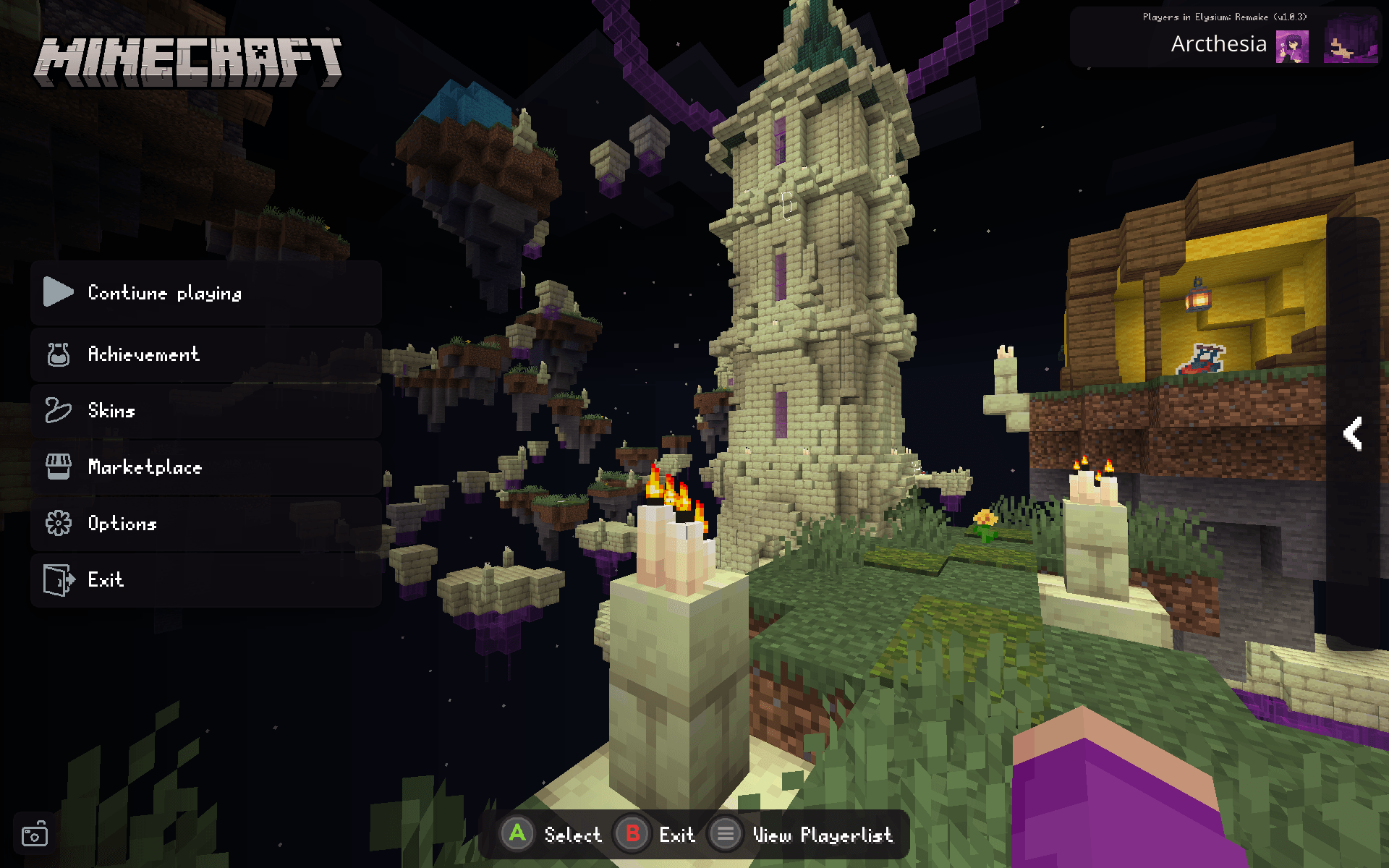Click Arcthesia's player head thumbnail
Viewport: 1389px width, 868px height.
tap(1293, 45)
